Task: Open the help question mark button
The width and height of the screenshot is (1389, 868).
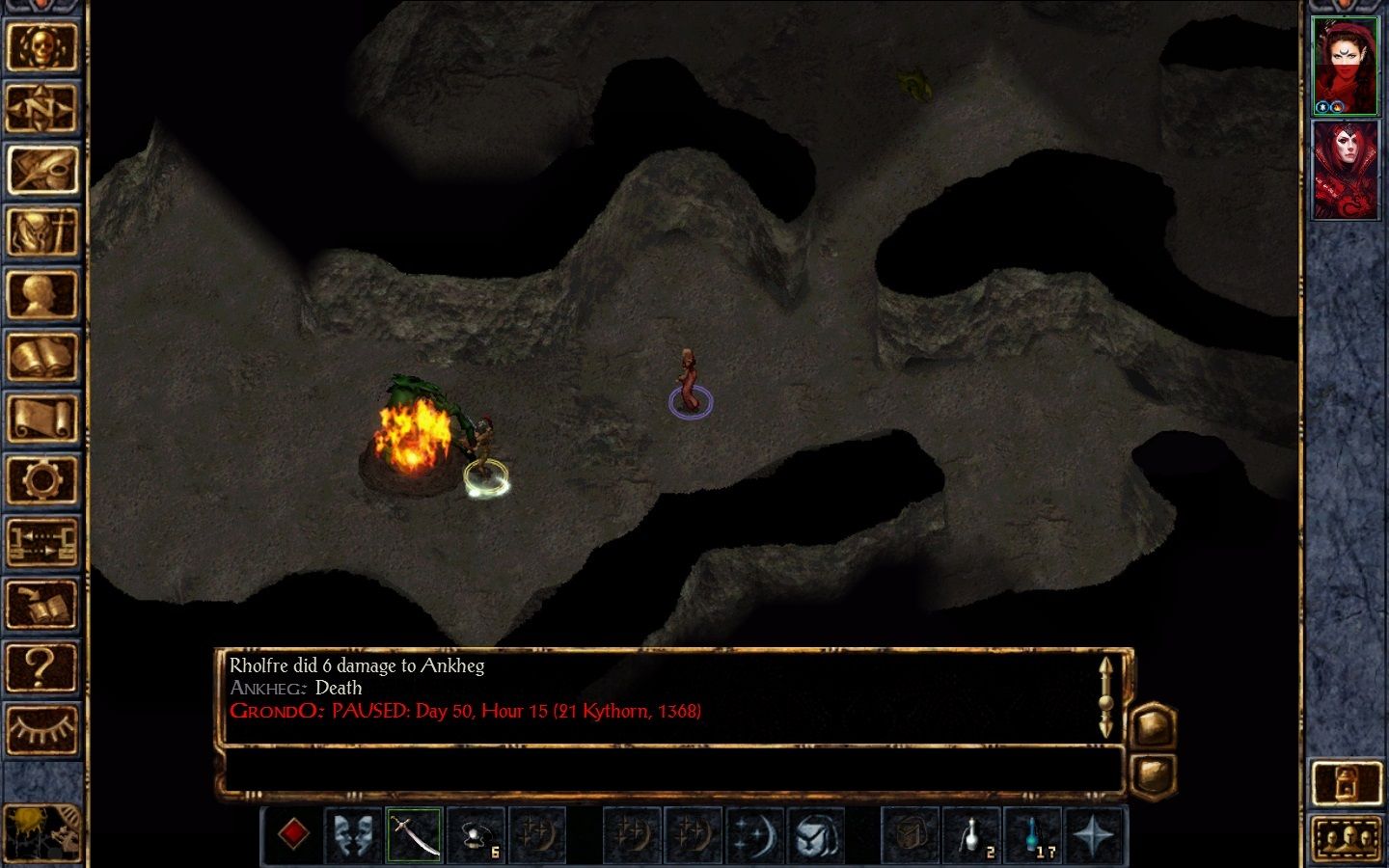Action: pyautogui.click(x=41, y=667)
